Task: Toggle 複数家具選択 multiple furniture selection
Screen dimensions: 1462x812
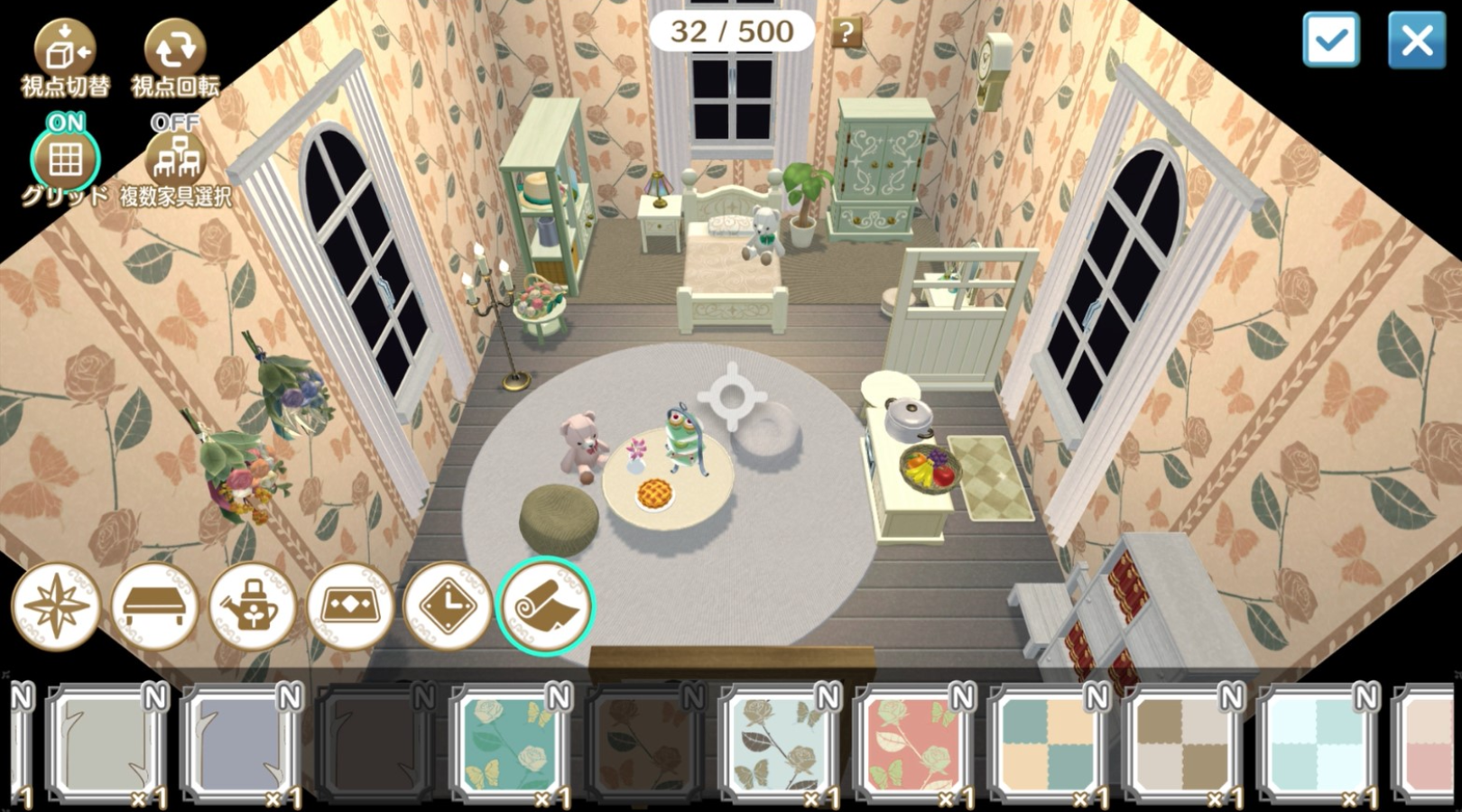Action: (x=175, y=161)
